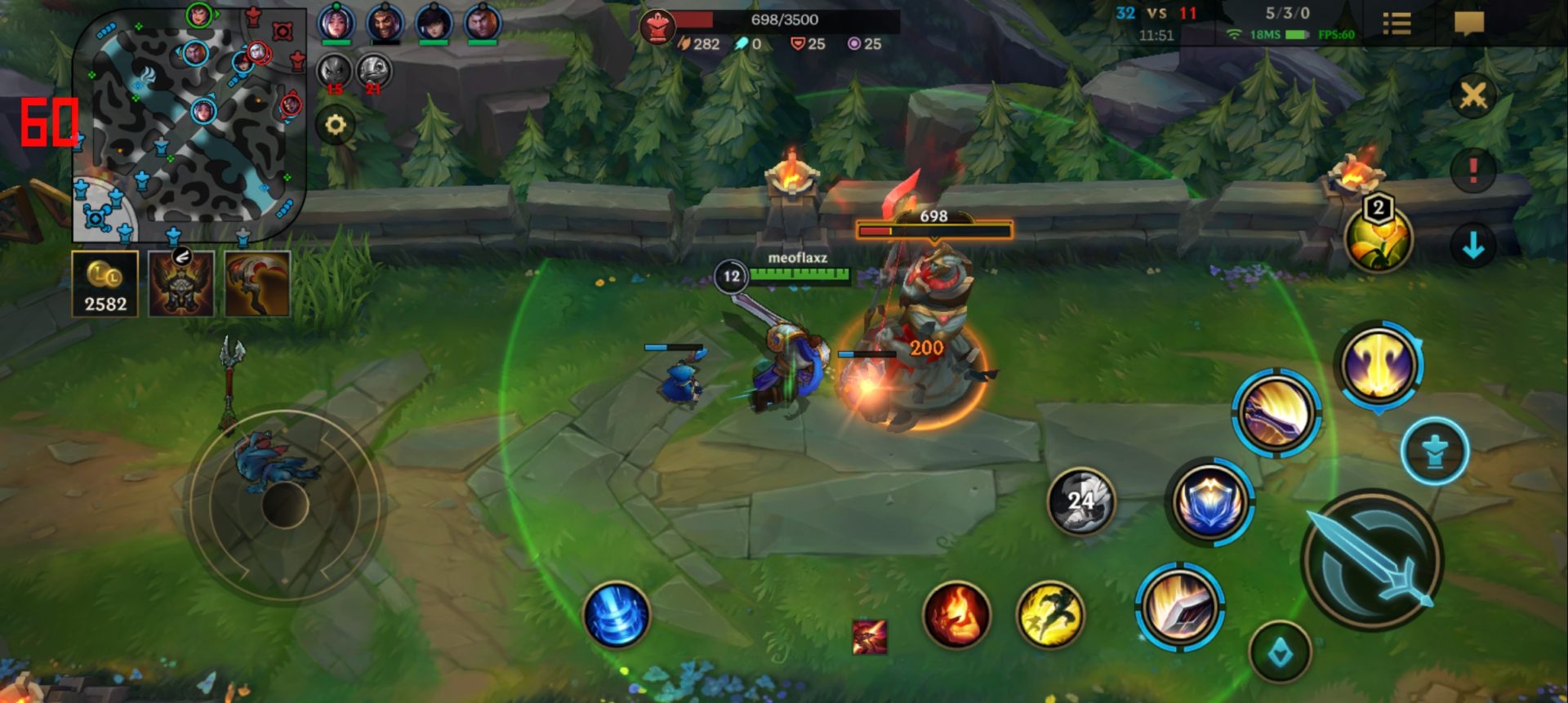Open the gear settings menu
Image resolution: width=1568 pixels, height=703 pixels.
(336, 126)
